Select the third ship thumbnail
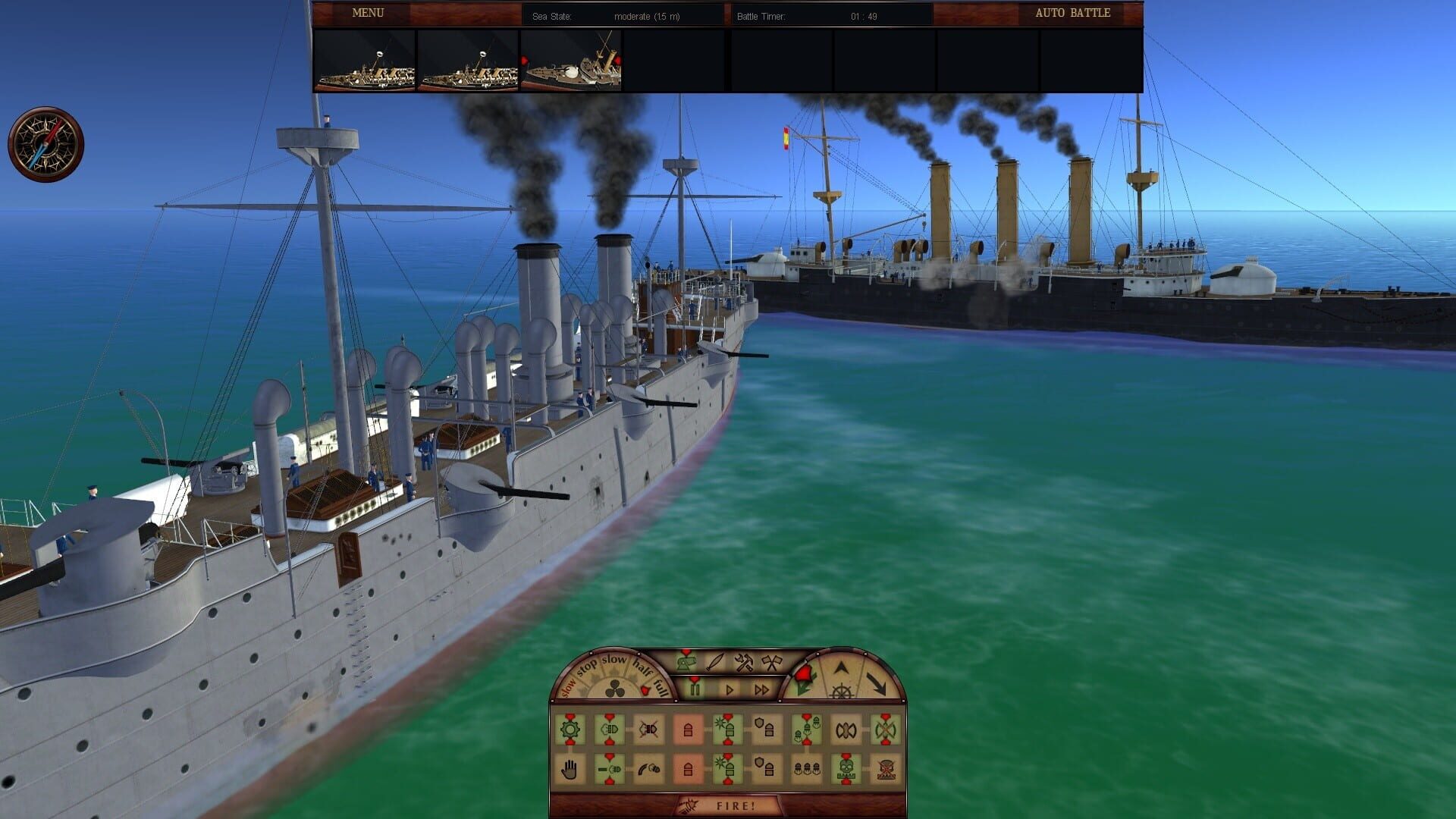 coord(573,63)
